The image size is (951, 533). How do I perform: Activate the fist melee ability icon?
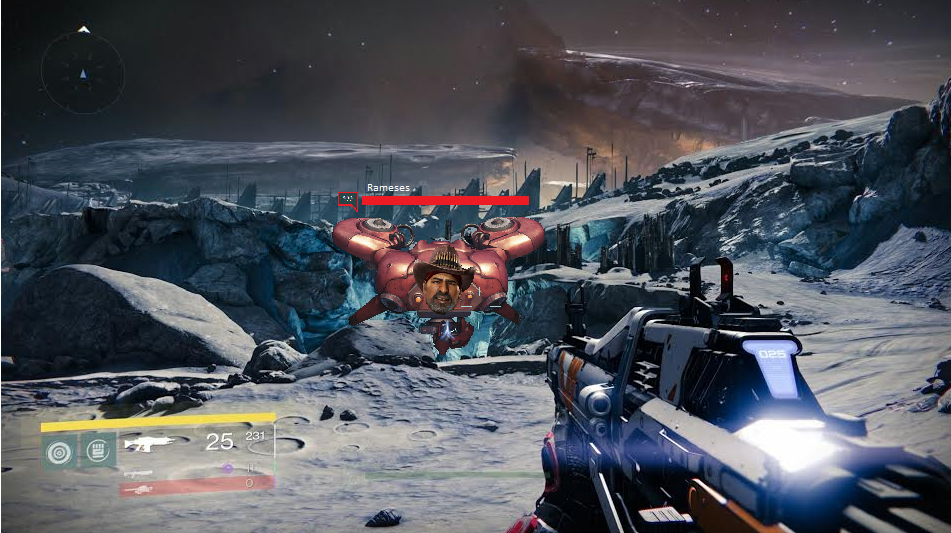[x=97, y=451]
